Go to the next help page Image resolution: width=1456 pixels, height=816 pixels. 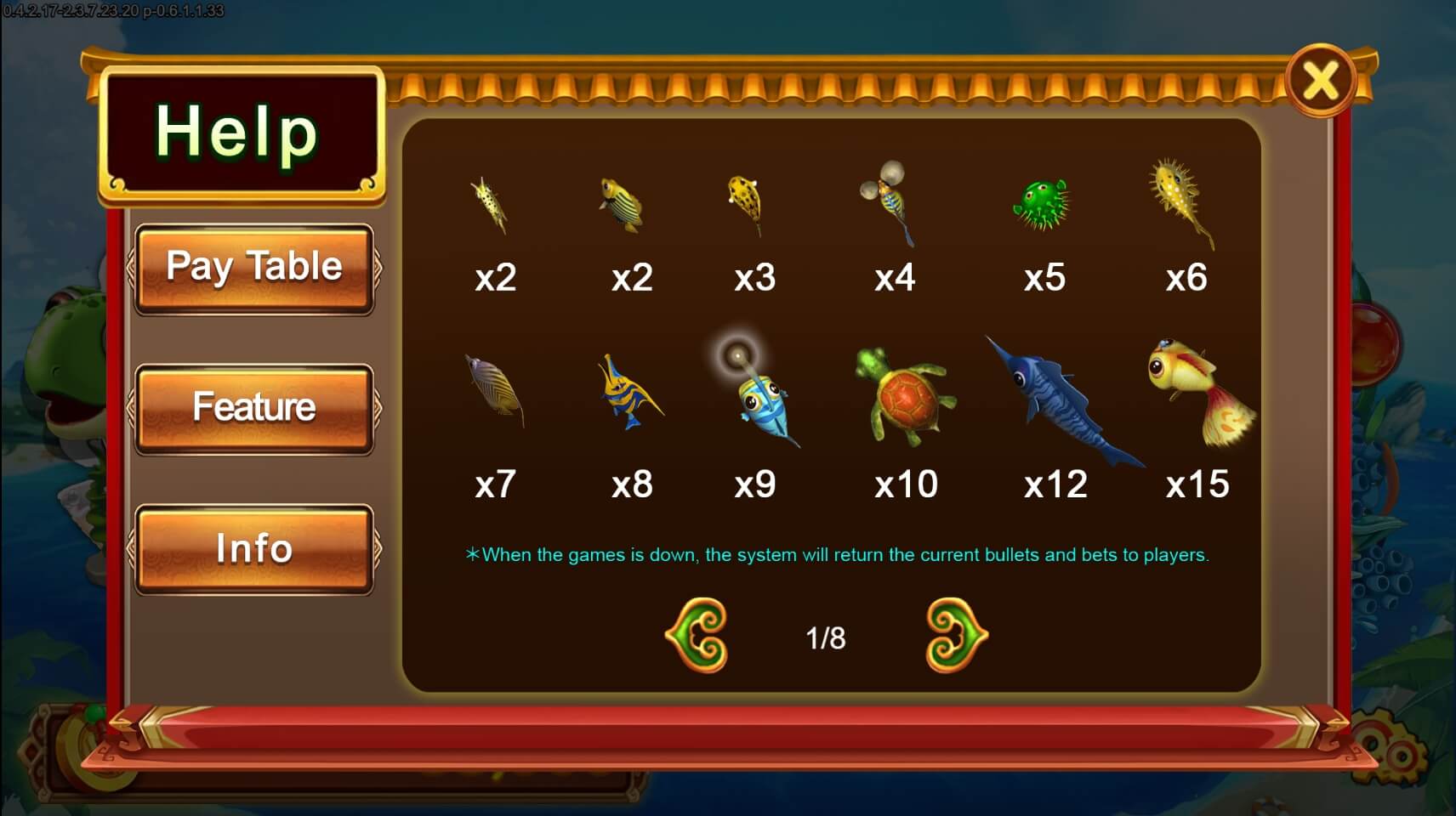[x=954, y=636]
